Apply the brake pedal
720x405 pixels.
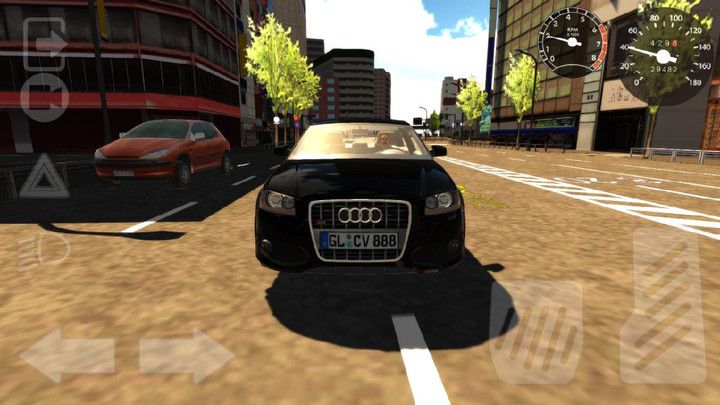pos(535,332)
